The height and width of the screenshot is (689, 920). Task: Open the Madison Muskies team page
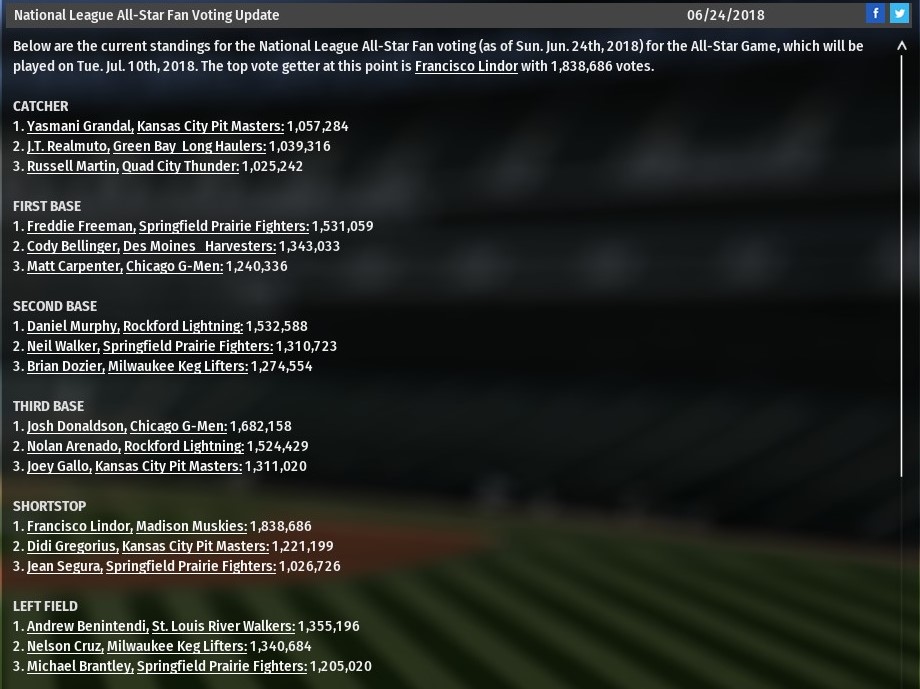coord(191,526)
